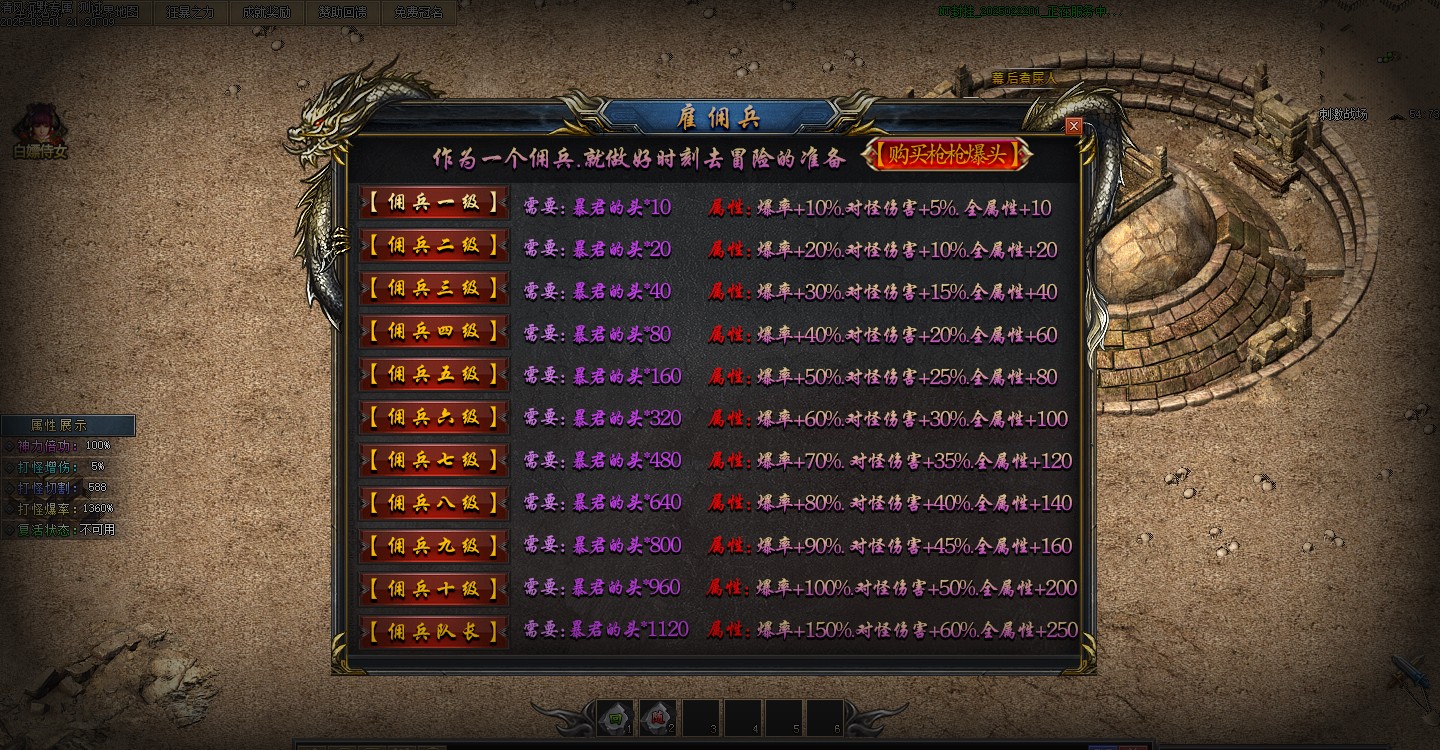Click the 刺殺战场 battleground entry
Image resolution: width=1440 pixels, height=750 pixels.
point(1341,115)
